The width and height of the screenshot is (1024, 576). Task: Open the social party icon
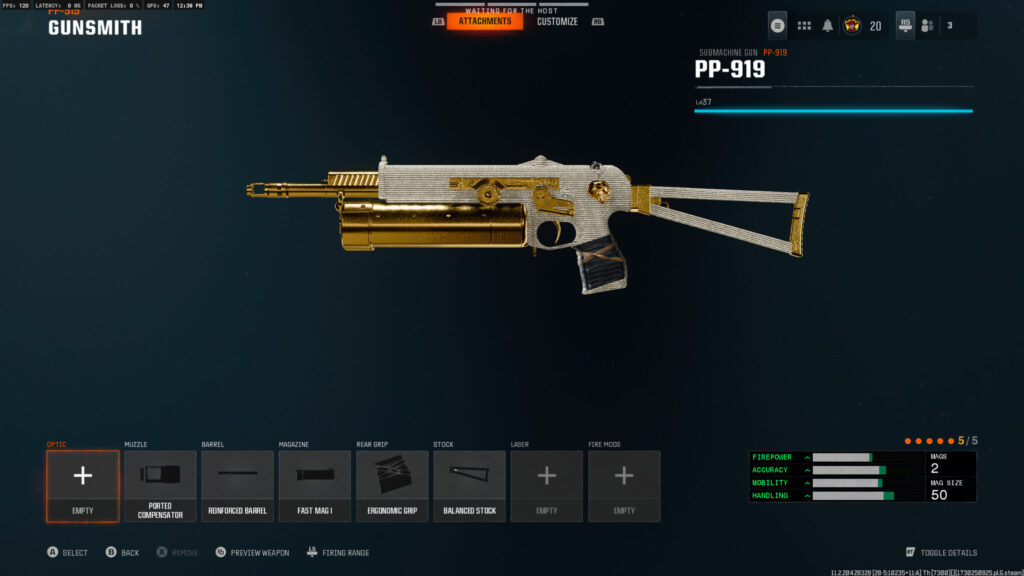point(927,26)
